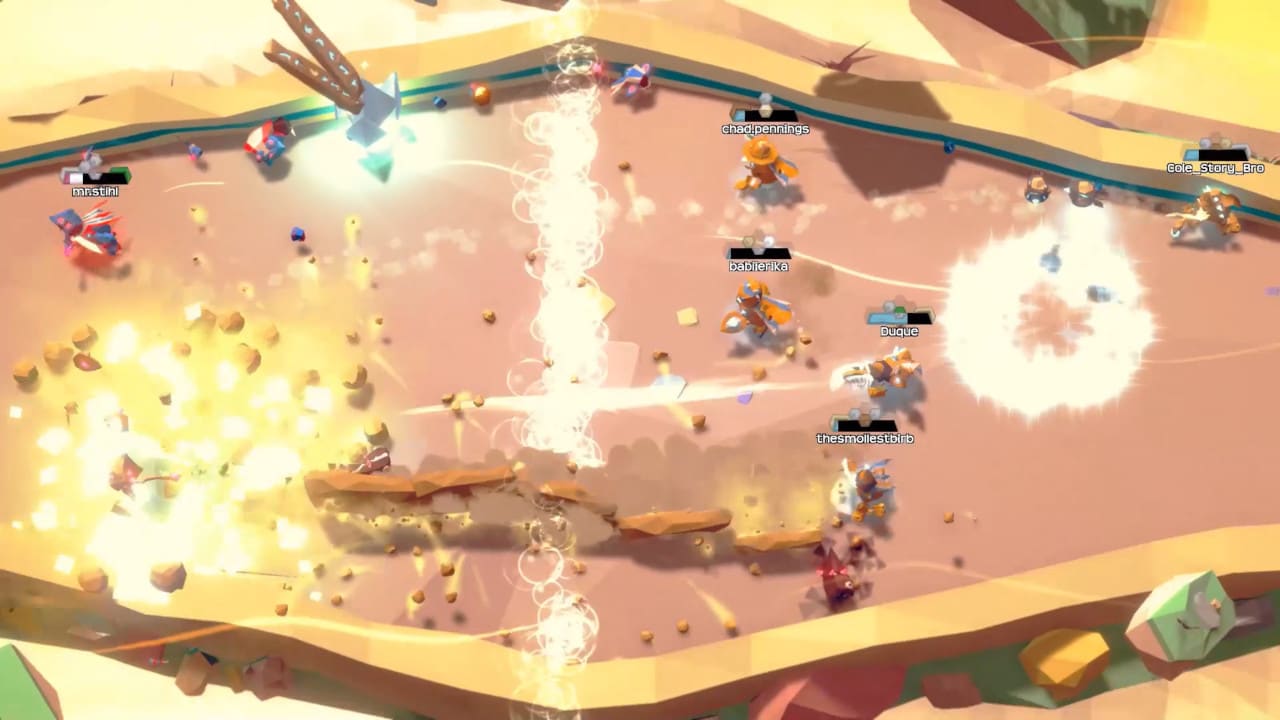Viewport: 1280px width, 720px height.
Task: Click the white energy beam column in center
Action: (x=565, y=300)
